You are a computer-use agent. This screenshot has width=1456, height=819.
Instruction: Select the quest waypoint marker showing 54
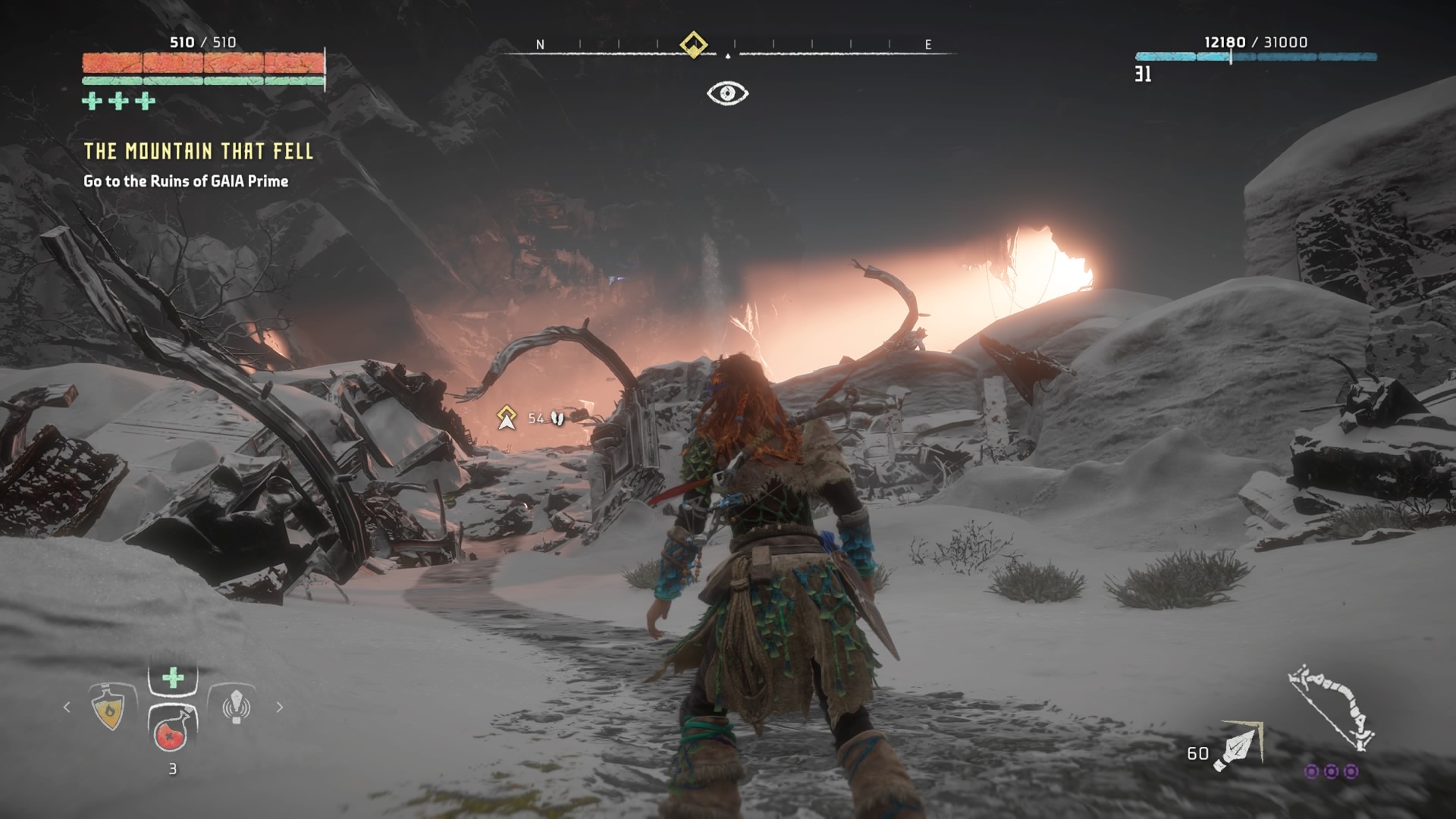[x=507, y=417]
